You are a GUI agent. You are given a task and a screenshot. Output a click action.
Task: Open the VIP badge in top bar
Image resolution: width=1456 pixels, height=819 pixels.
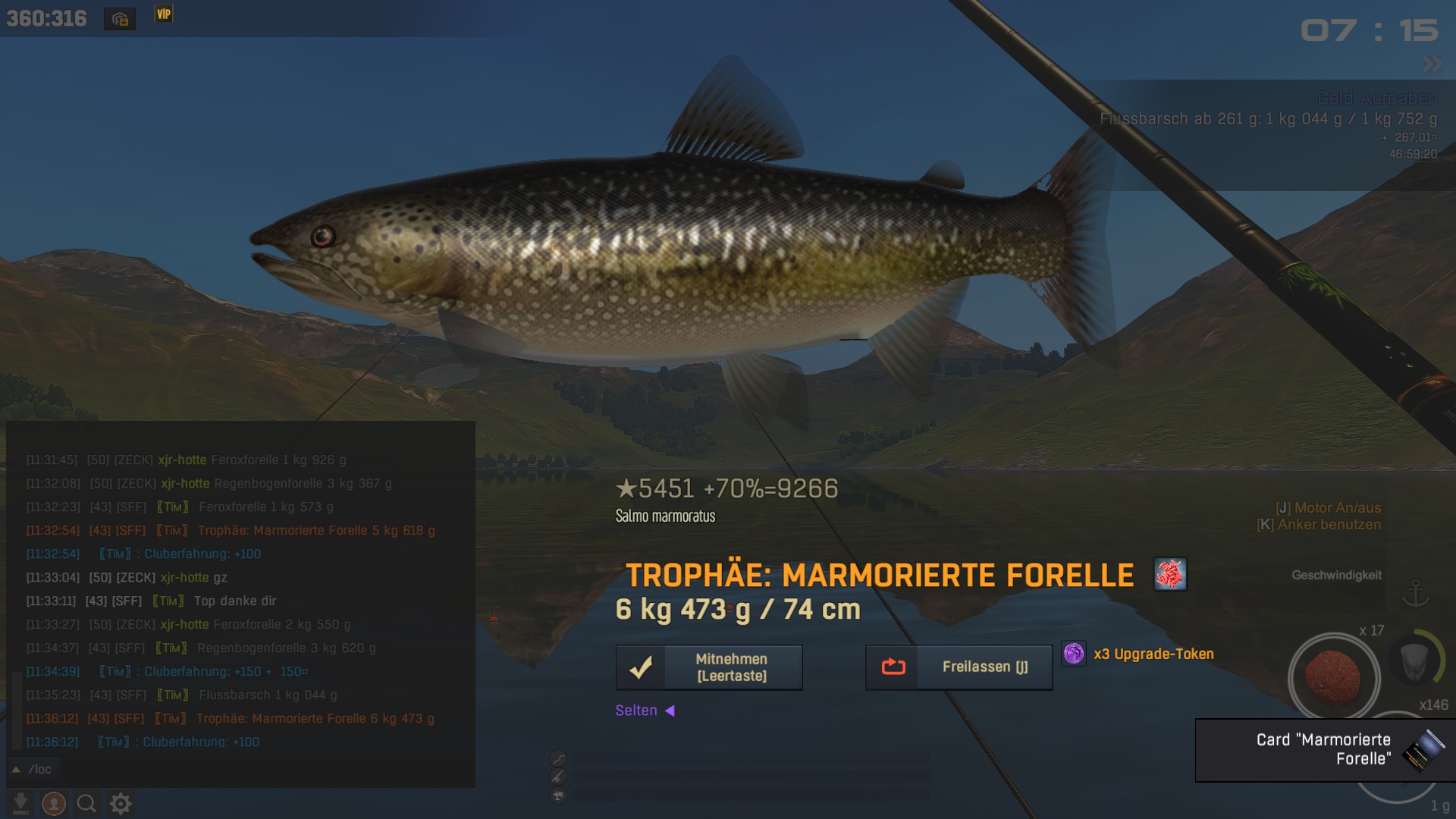[x=164, y=14]
